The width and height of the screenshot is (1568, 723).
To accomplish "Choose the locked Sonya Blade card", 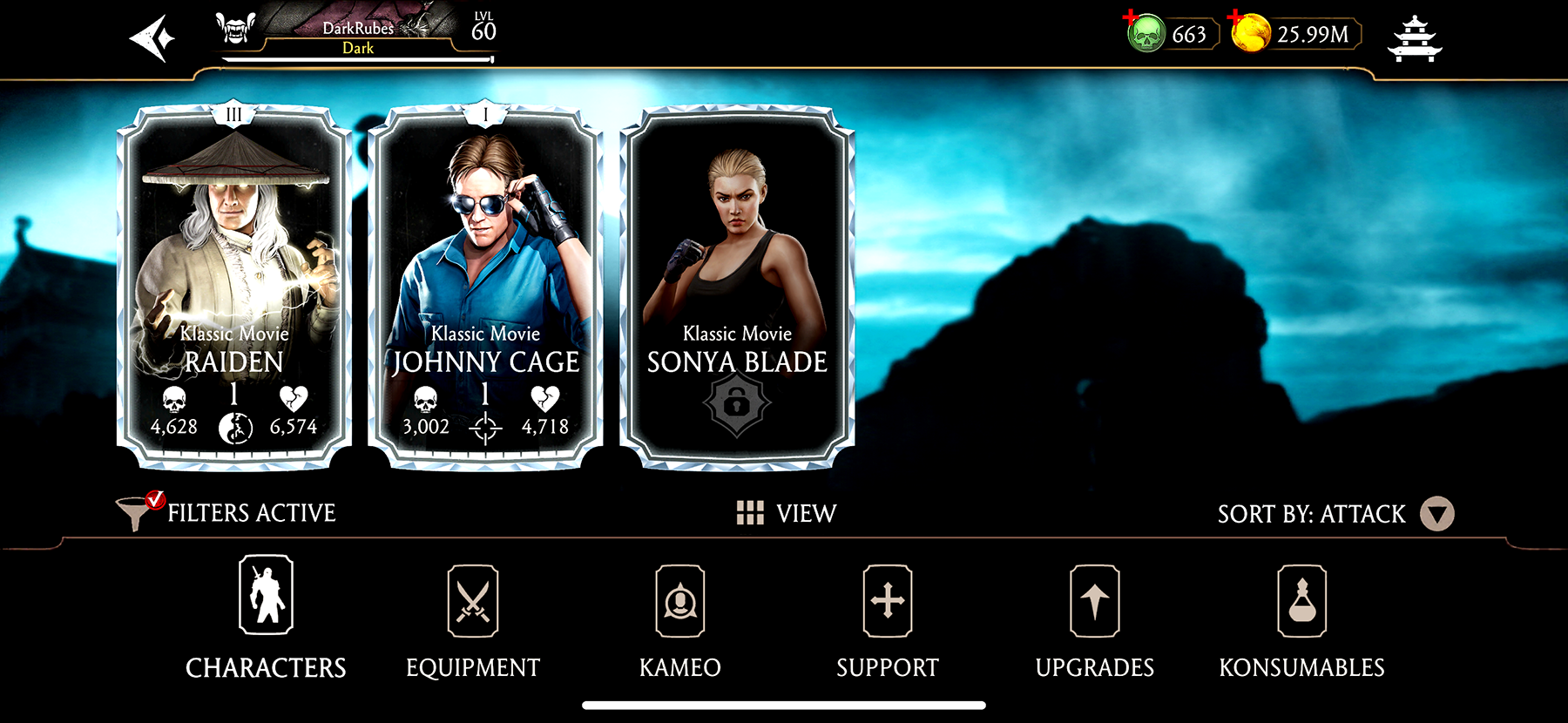I will click(x=737, y=287).
